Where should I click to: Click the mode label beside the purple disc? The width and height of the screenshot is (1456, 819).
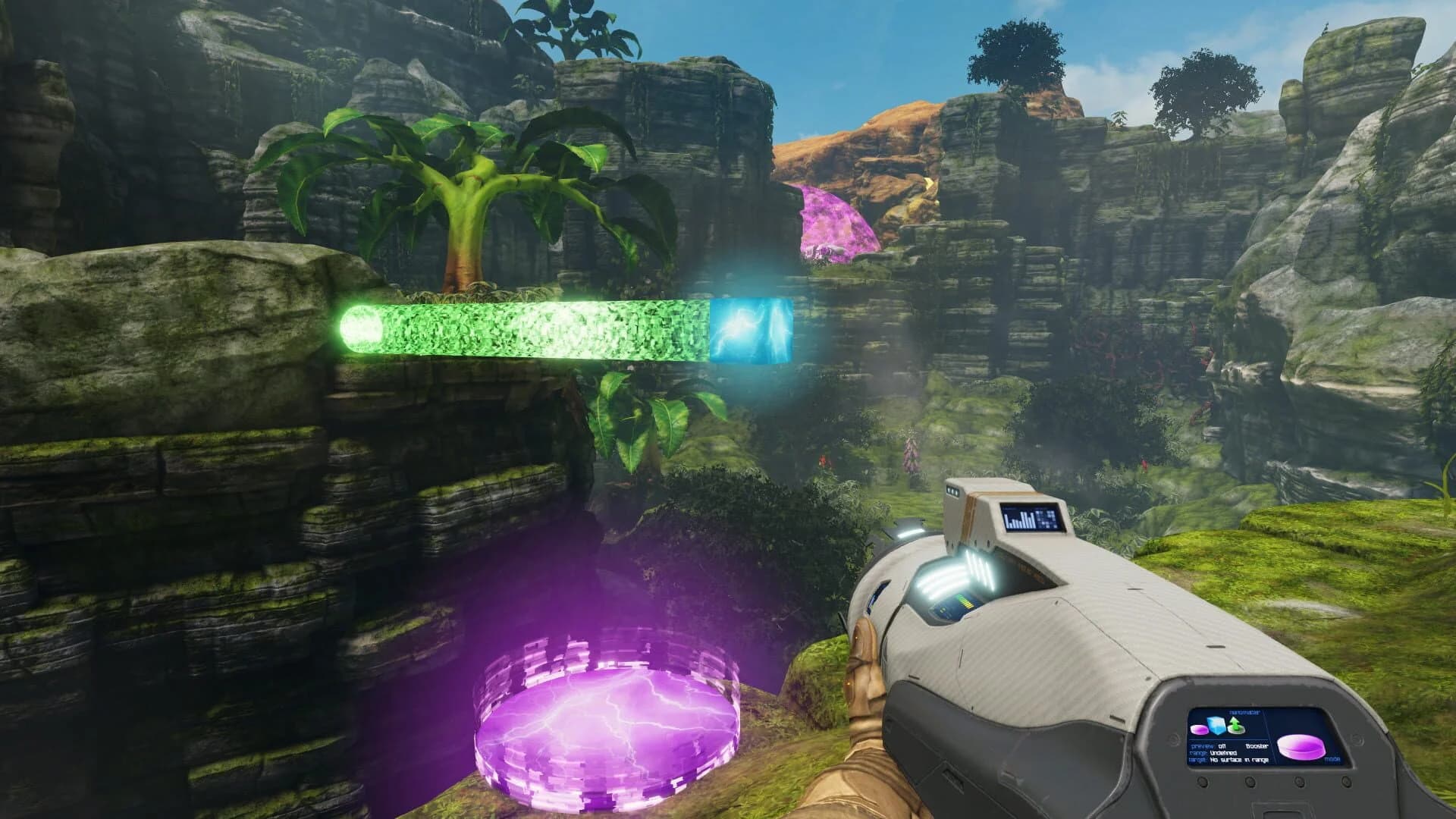pyautogui.click(x=1332, y=760)
